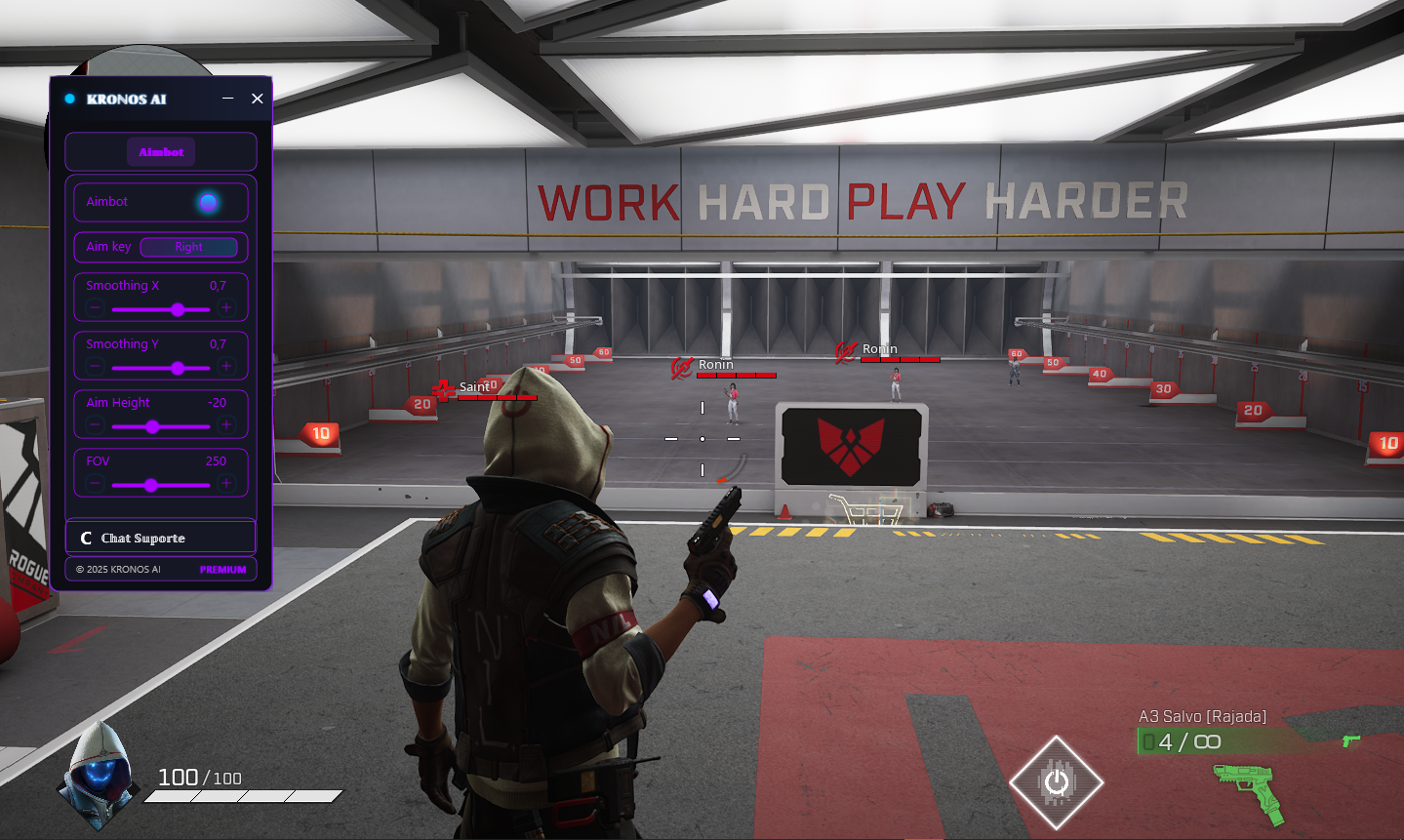Viewport: 1404px width, 840px height.
Task: Close the Kronos AI overlay window
Action: 258,99
